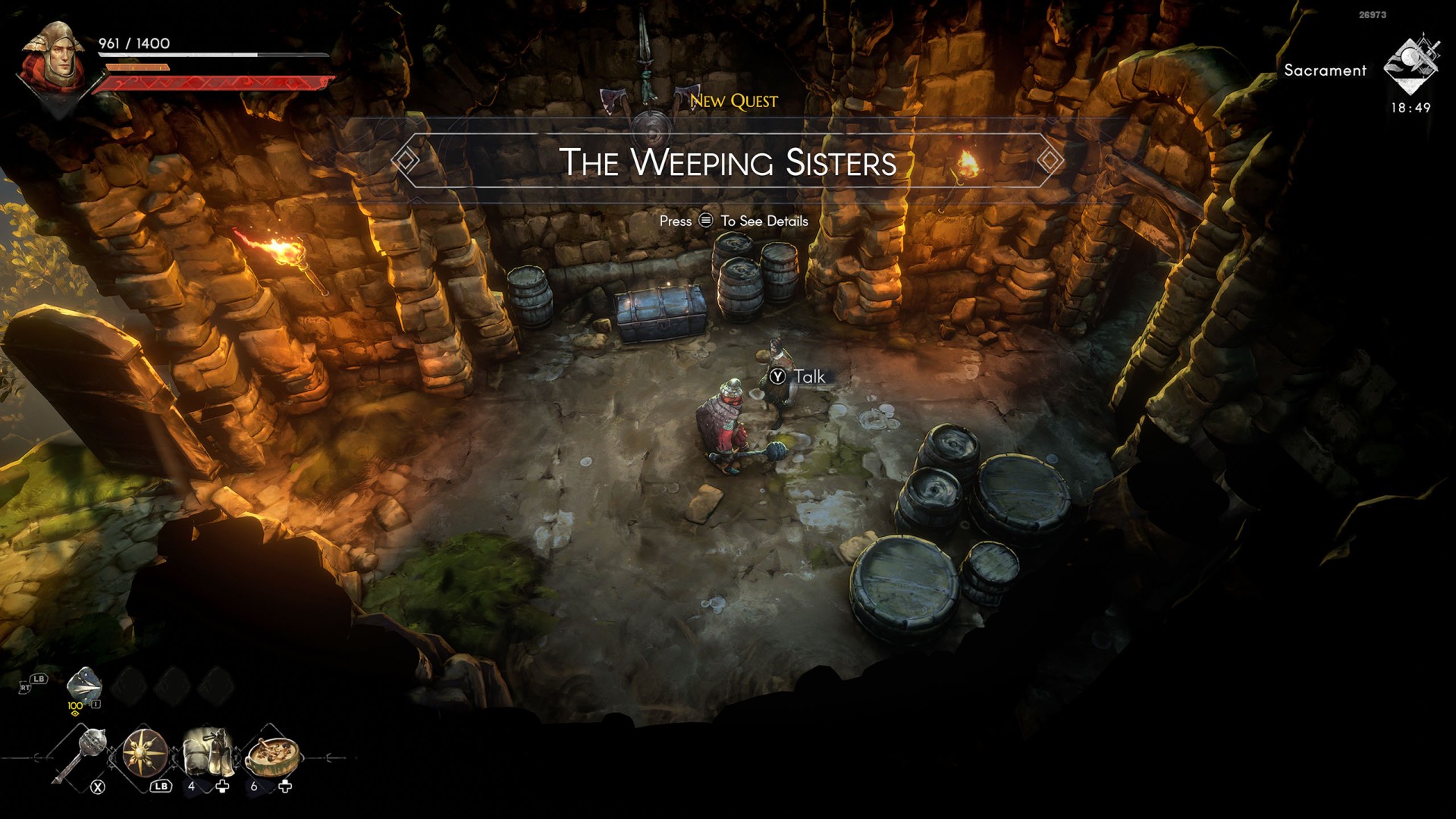The image size is (1456, 819).
Task: Eat the mushroom soup bowl
Action: (271, 753)
